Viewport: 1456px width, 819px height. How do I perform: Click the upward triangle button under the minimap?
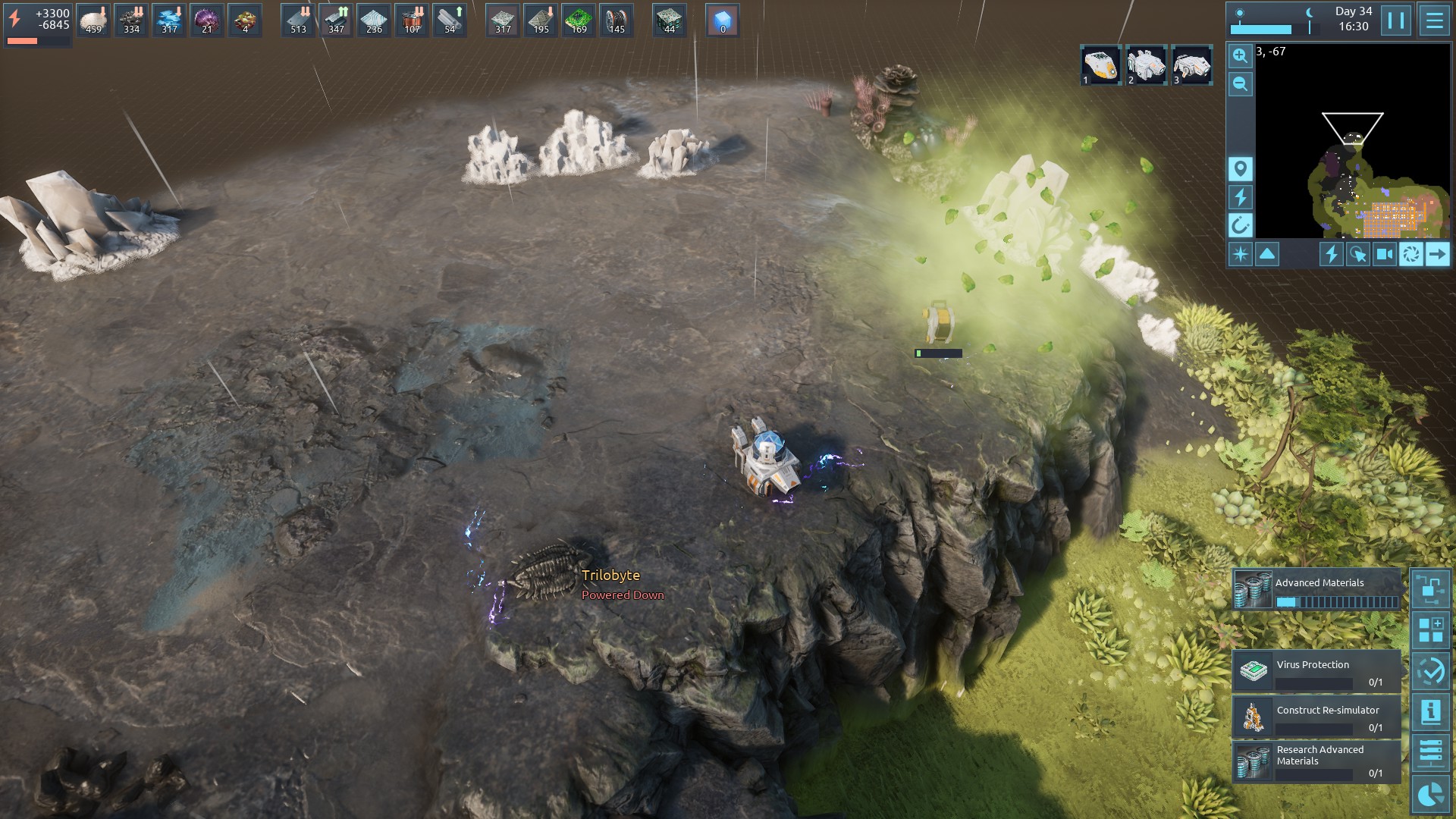pos(1267,254)
